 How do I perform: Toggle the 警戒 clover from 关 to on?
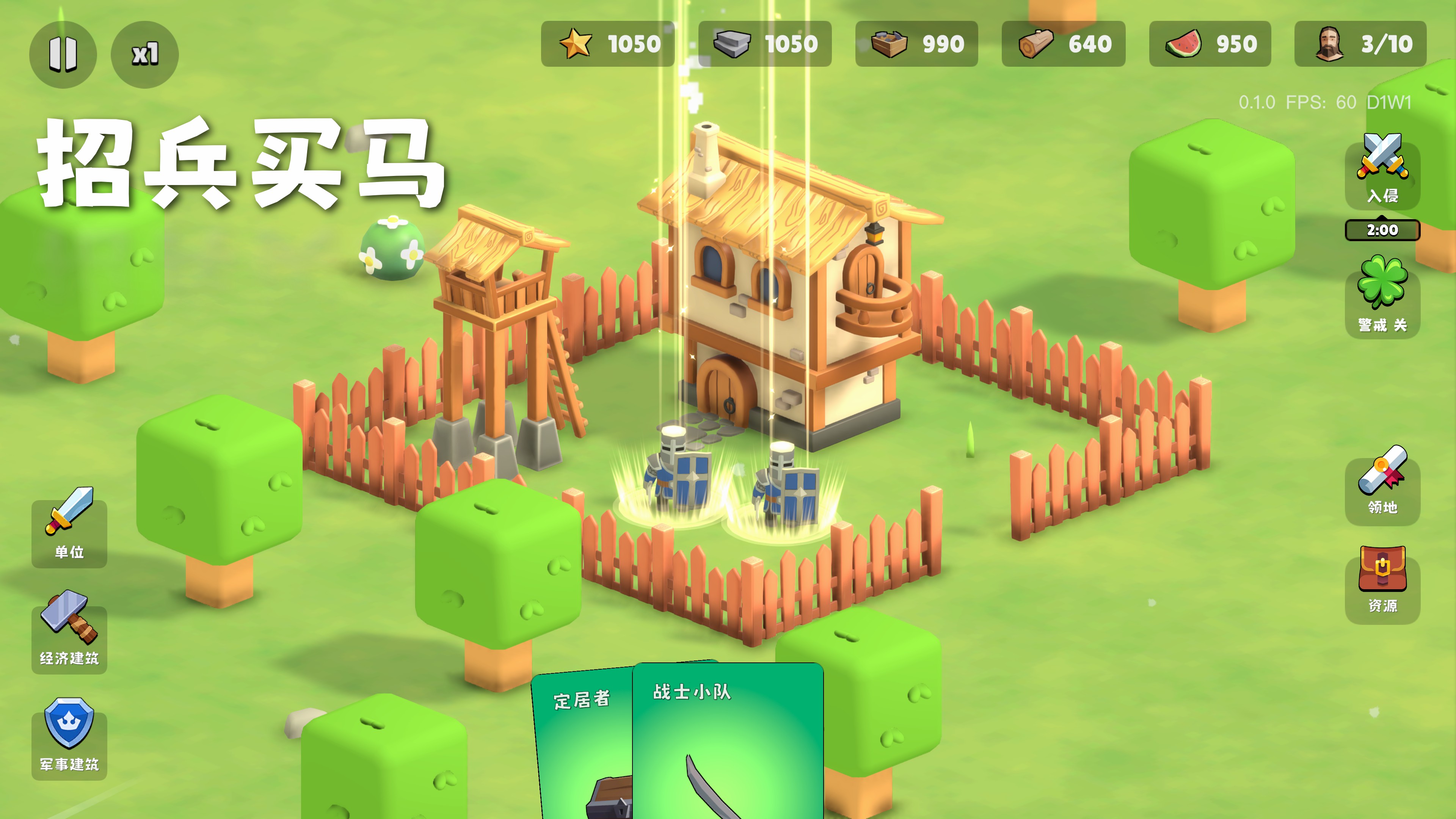(1382, 288)
